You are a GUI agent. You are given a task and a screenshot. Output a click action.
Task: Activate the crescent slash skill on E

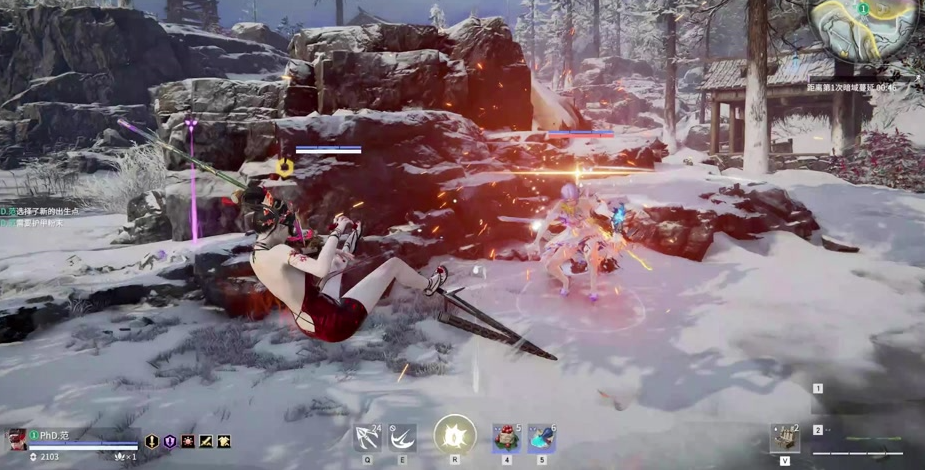402,438
